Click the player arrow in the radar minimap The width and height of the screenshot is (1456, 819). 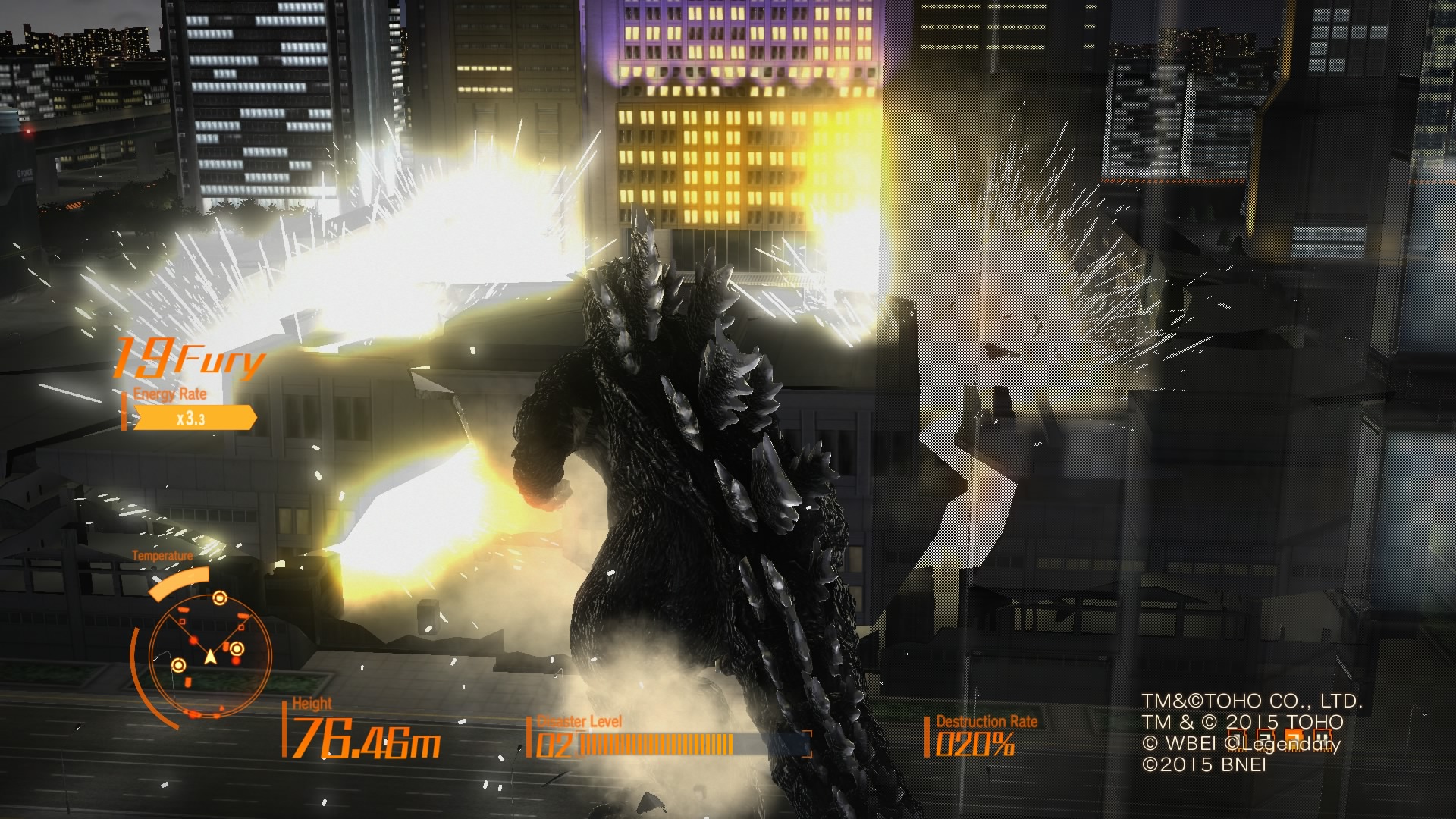pyautogui.click(x=210, y=657)
